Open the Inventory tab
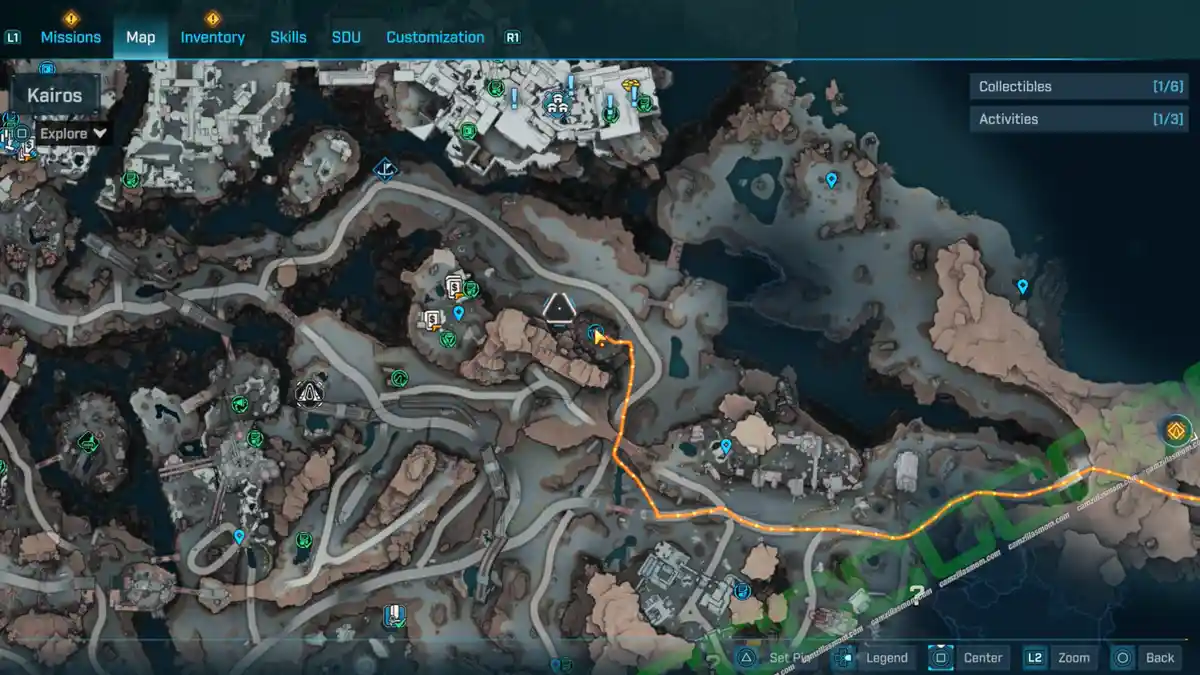Viewport: 1200px width, 675px height. click(212, 37)
